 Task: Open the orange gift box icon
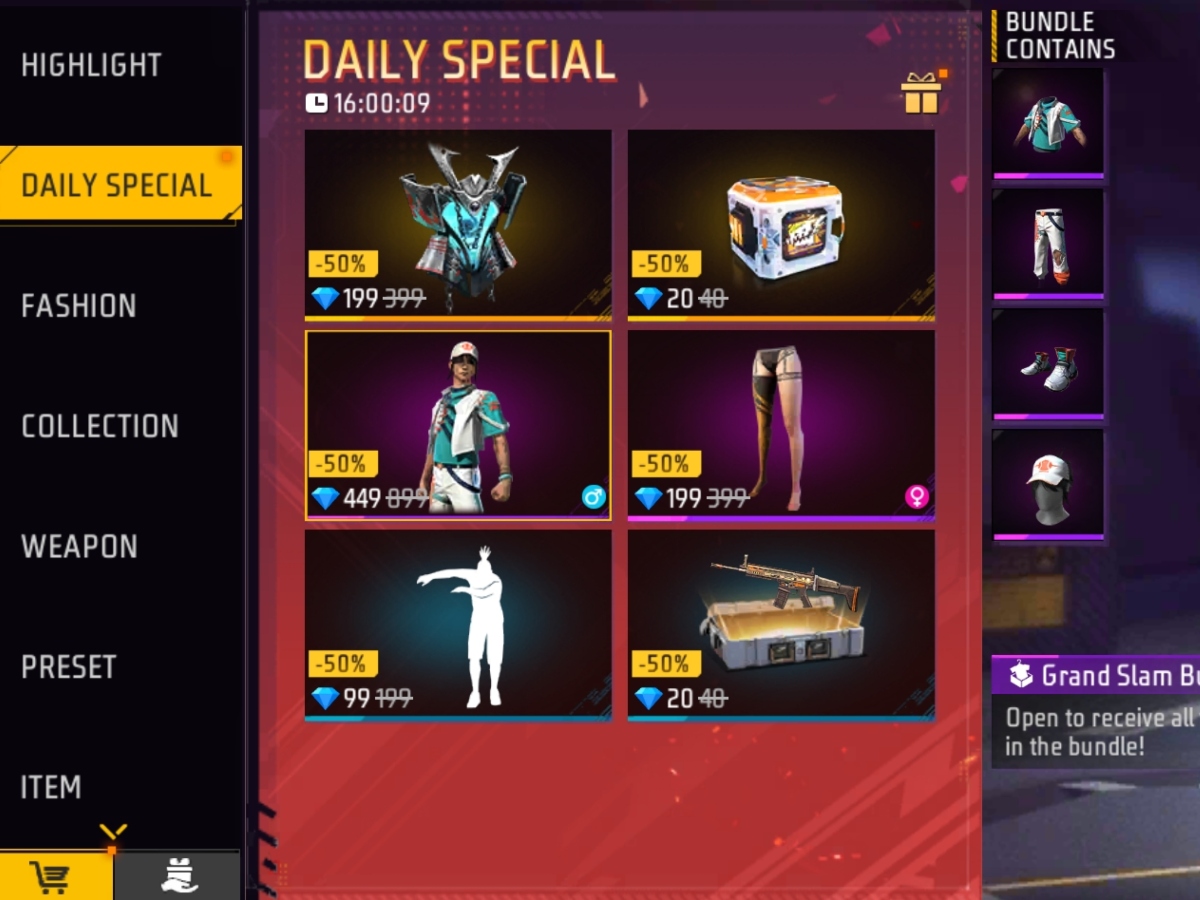pos(920,94)
